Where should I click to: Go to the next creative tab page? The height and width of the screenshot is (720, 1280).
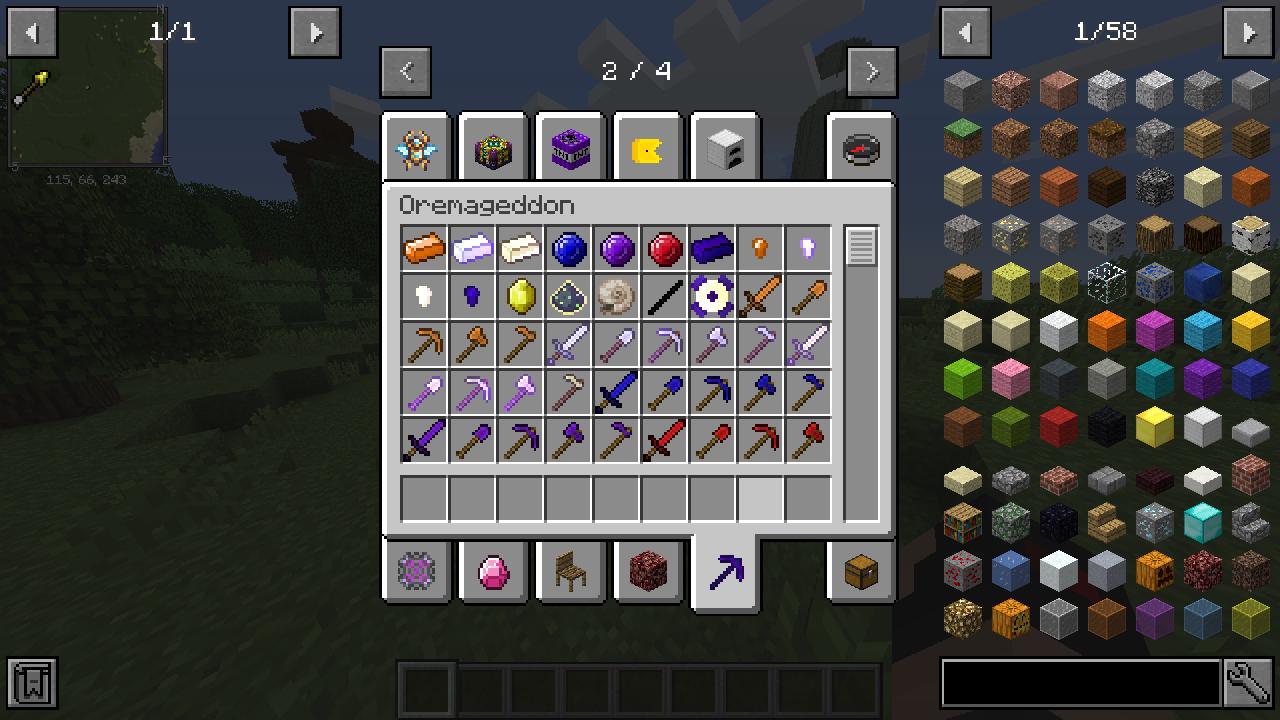tap(871, 72)
